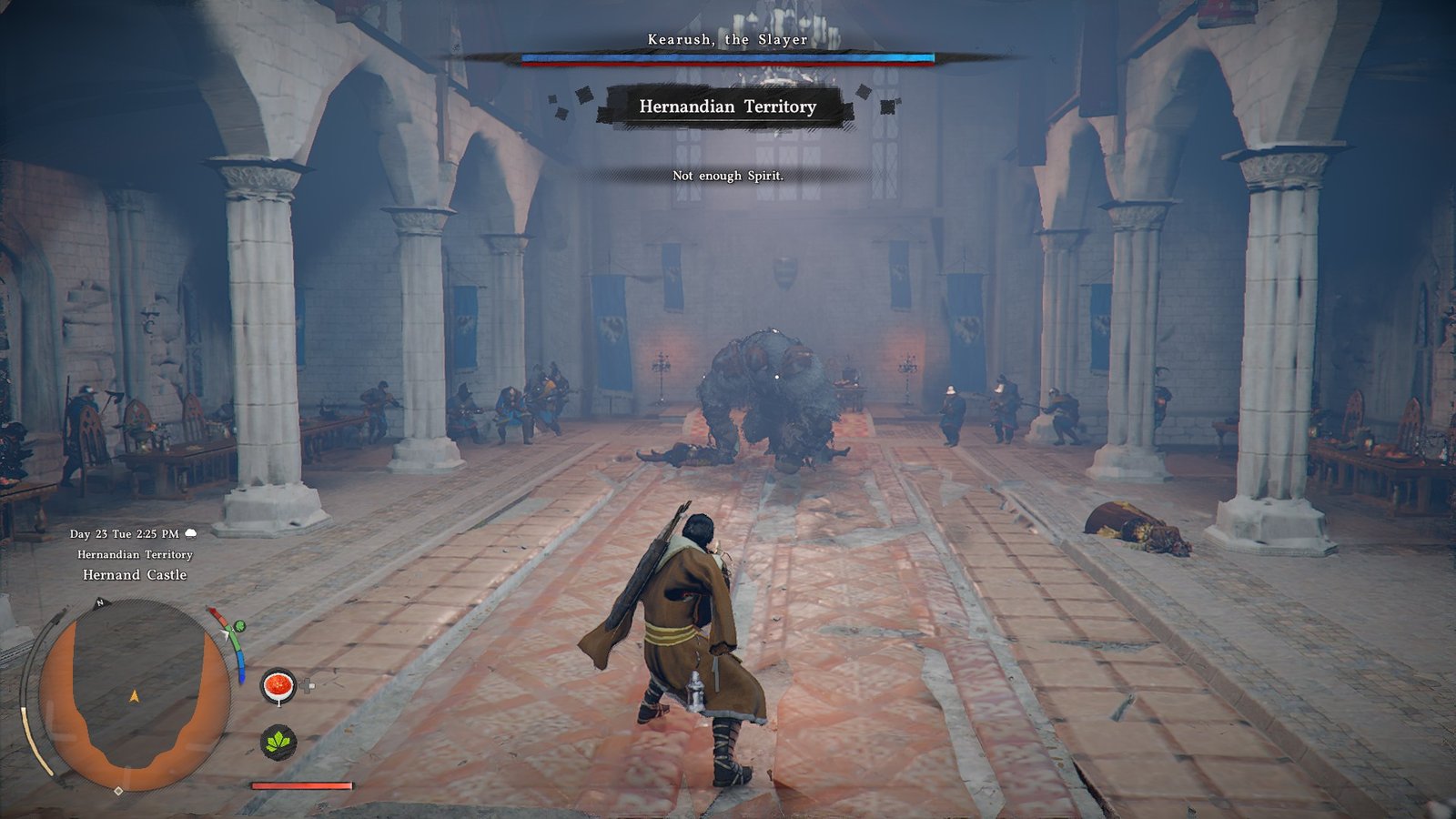Open the circular minimap

(x=134, y=696)
